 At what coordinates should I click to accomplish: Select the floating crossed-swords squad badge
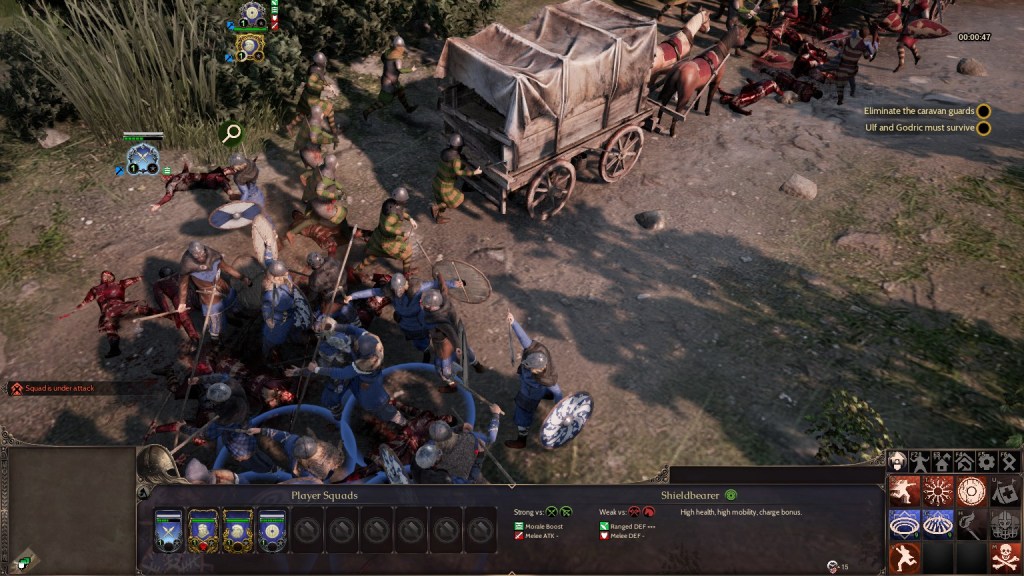point(143,156)
